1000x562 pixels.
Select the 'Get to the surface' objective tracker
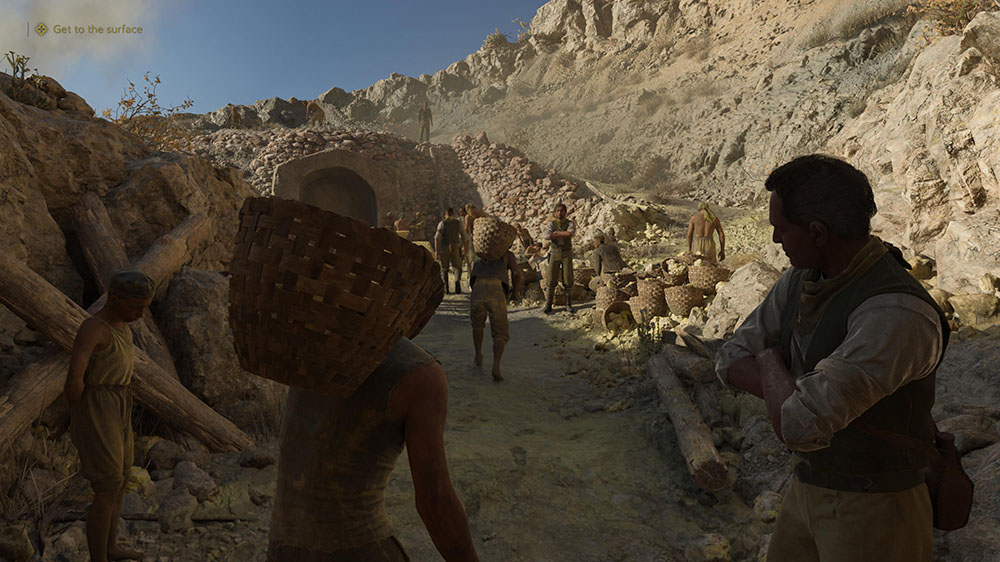pyautogui.click(x=97, y=29)
